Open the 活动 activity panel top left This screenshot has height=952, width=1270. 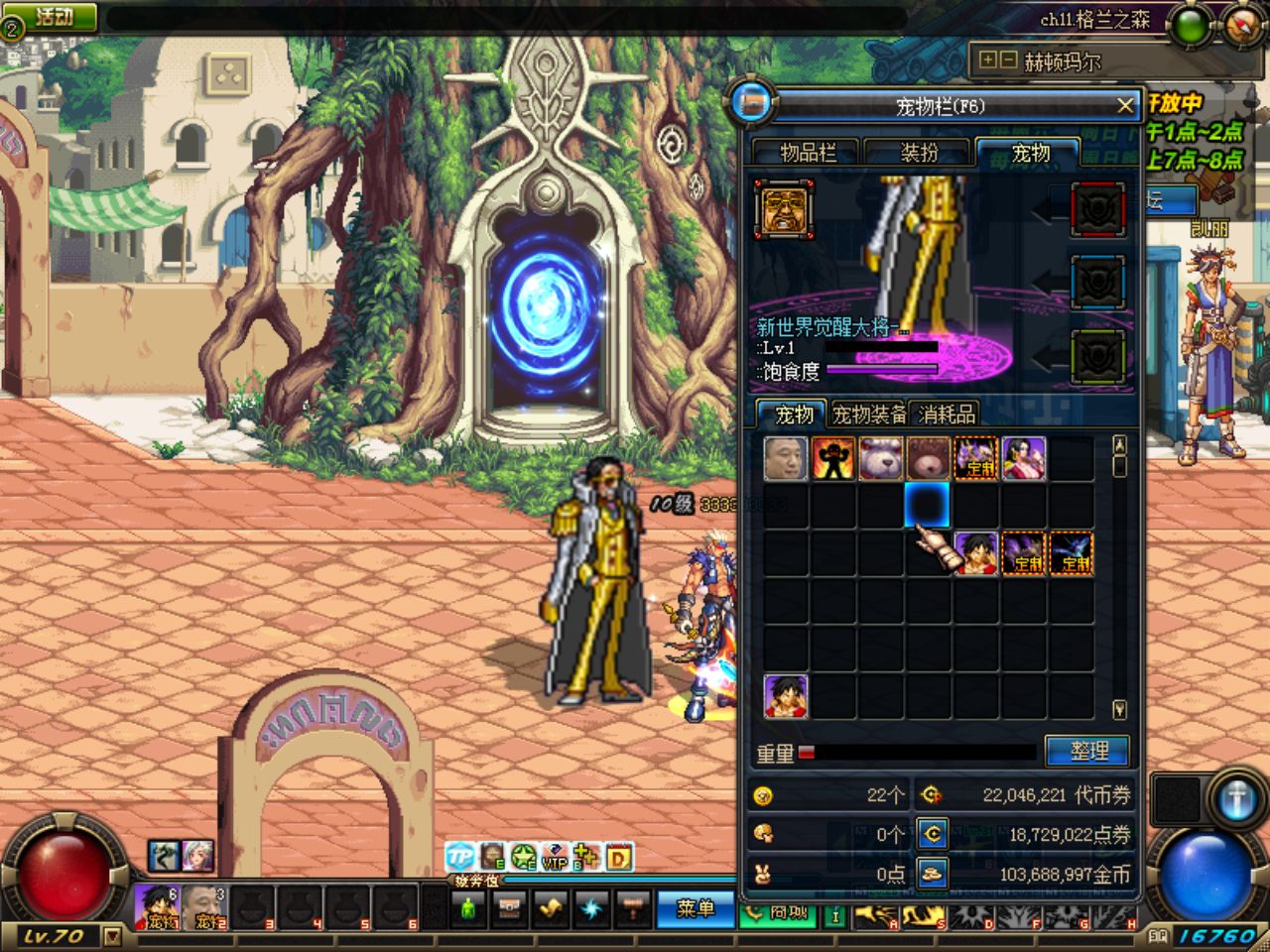click(x=52, y=14)
